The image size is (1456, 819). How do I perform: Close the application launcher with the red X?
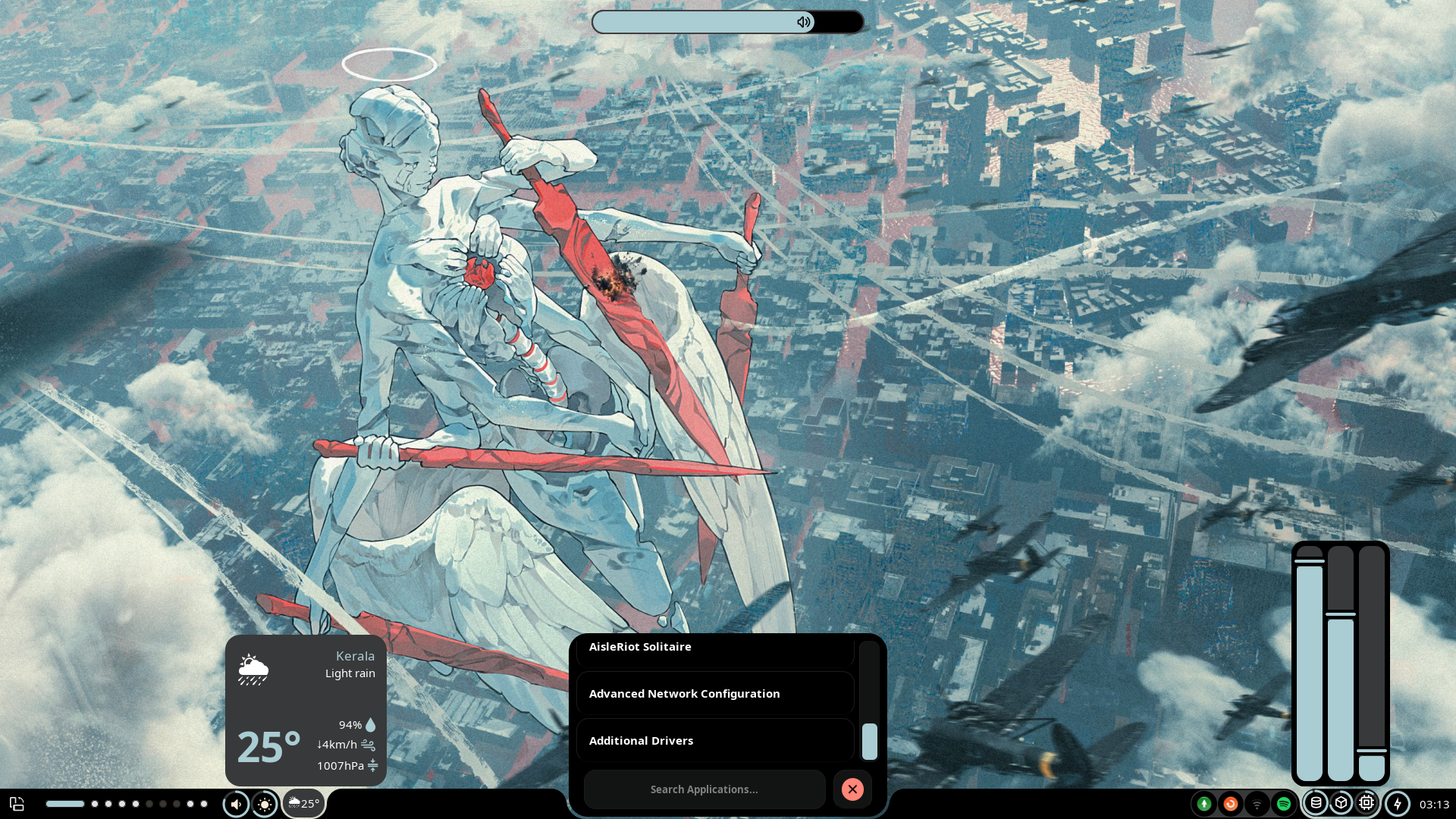[x=852, y=789]
